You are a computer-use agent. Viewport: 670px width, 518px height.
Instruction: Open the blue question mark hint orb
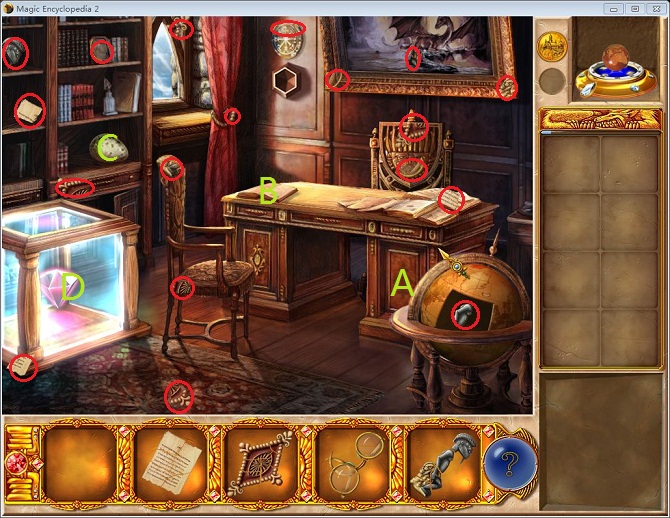pyautogui.click(x=511, y=461)
